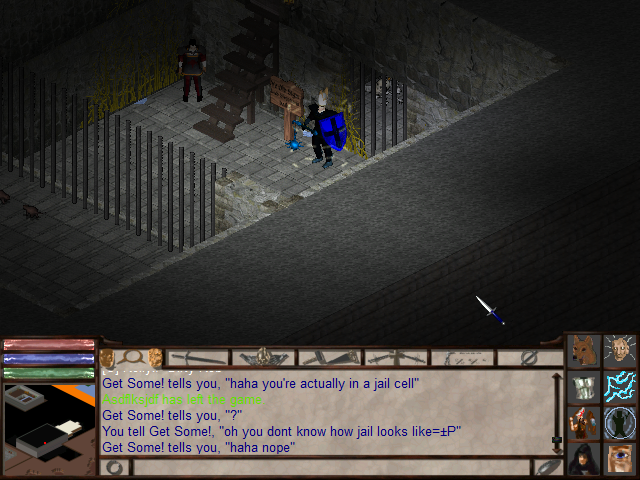Activate the wolf head skill icon

click(x=583, y=351)
